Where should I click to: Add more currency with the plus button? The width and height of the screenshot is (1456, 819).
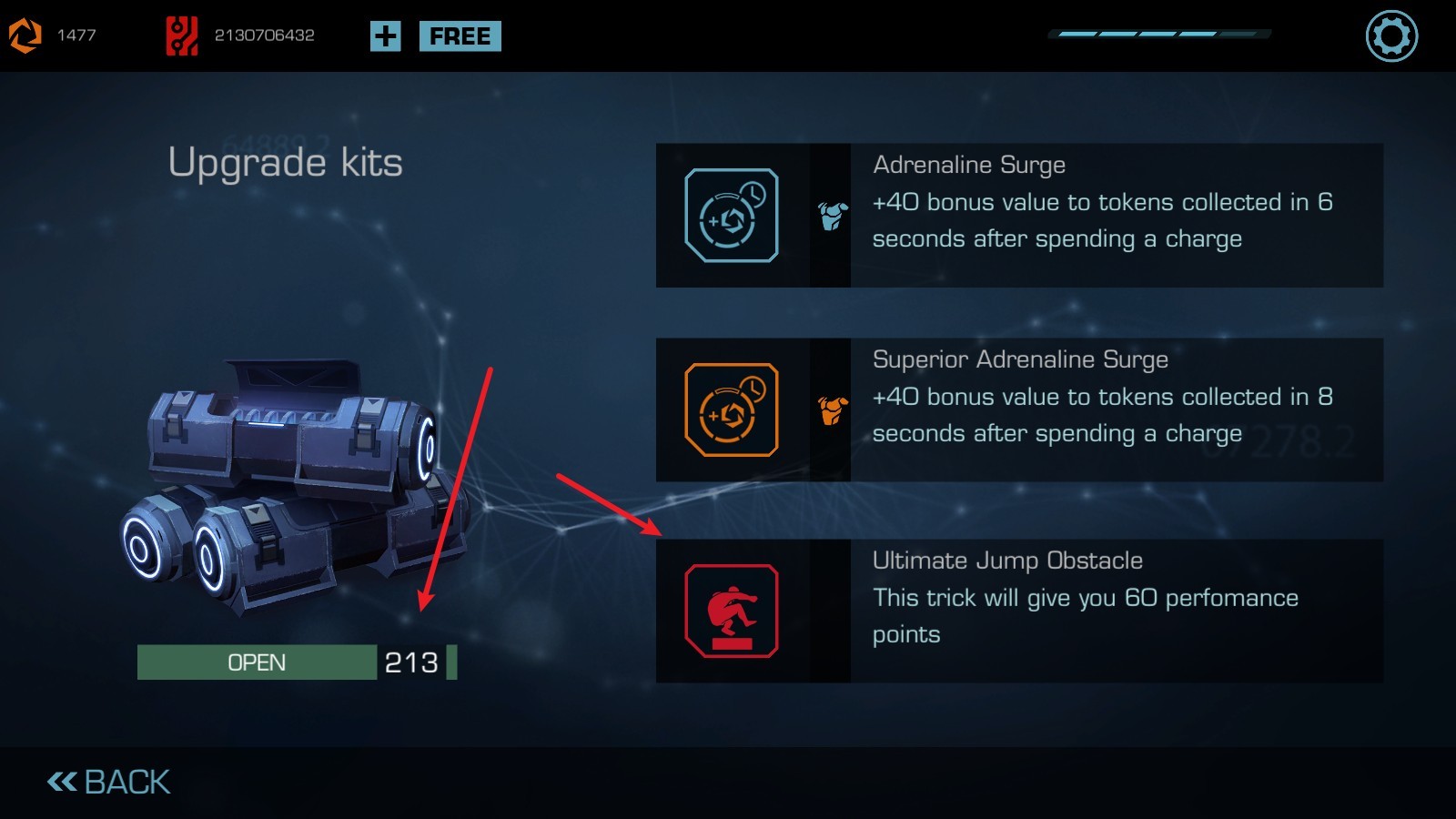click(385, 36)
